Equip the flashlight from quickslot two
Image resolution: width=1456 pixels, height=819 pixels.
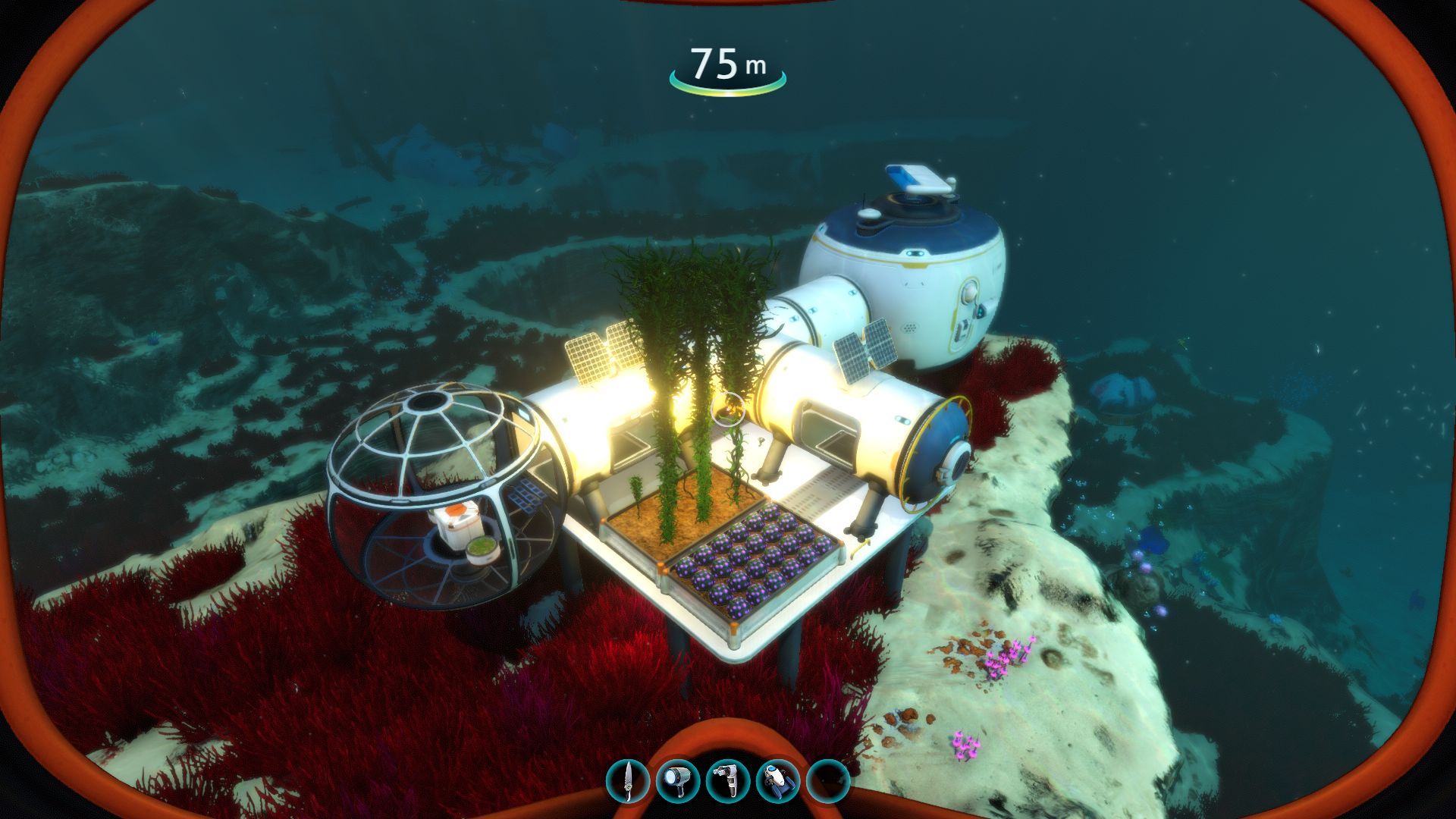coord(679,781)
